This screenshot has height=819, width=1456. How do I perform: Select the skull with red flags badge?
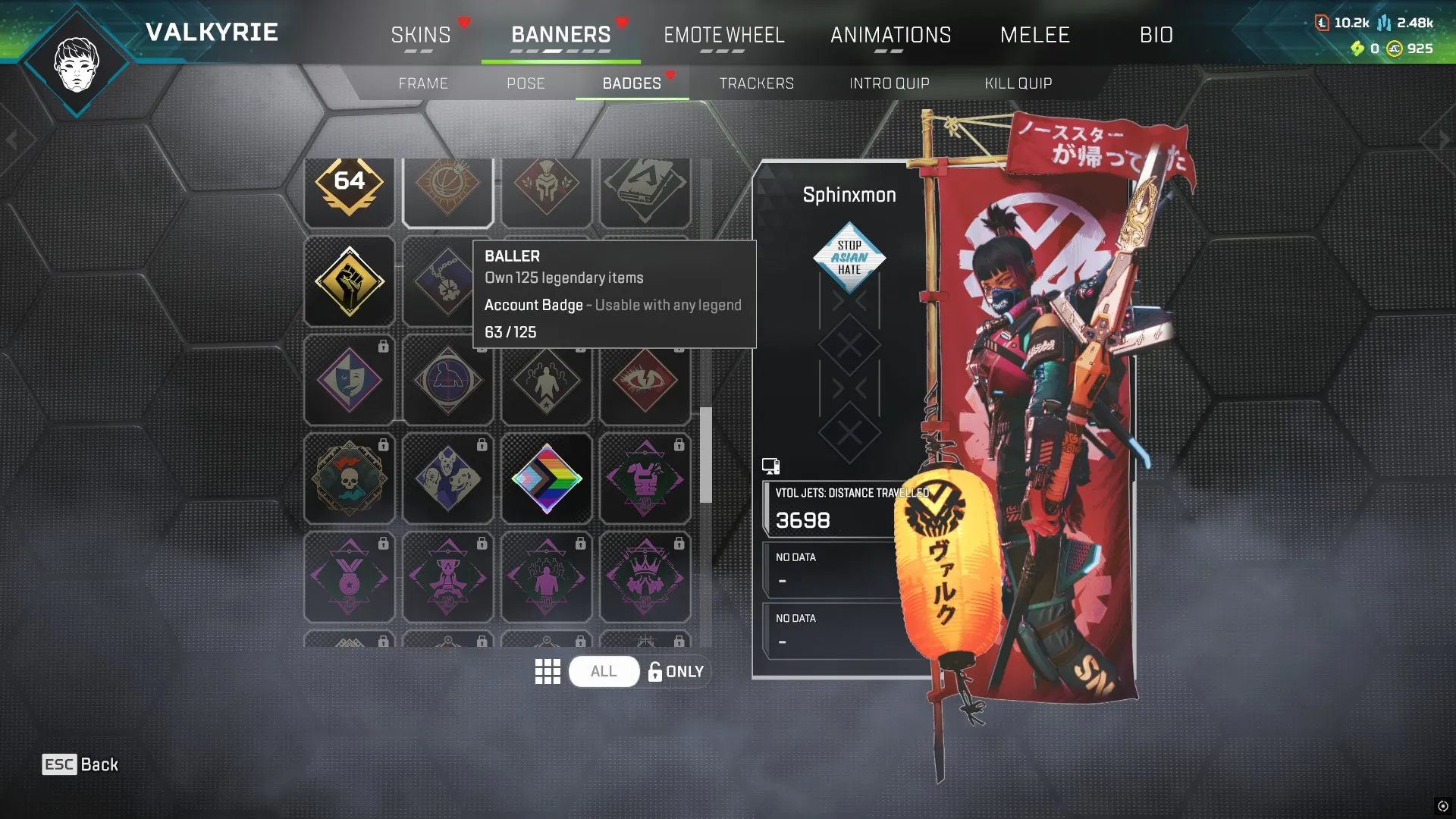pos(349,478)
